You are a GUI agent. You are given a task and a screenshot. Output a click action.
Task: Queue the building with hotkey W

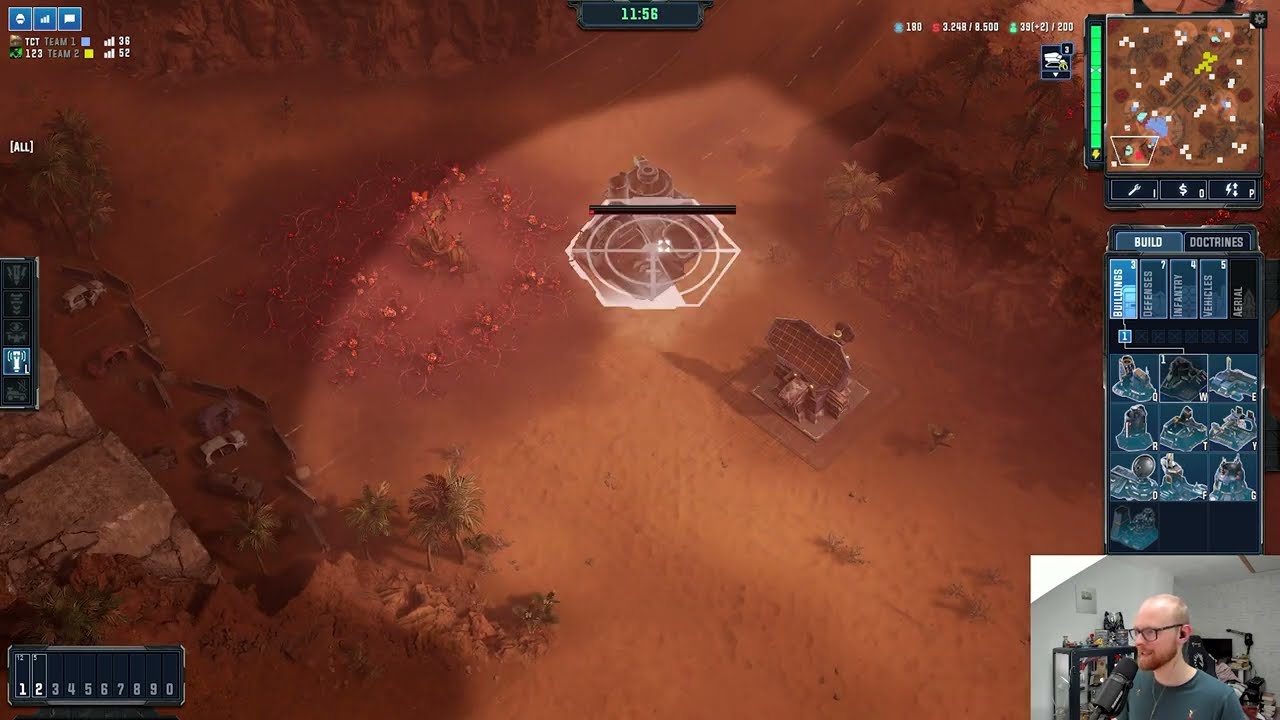tap(1183, 379)
